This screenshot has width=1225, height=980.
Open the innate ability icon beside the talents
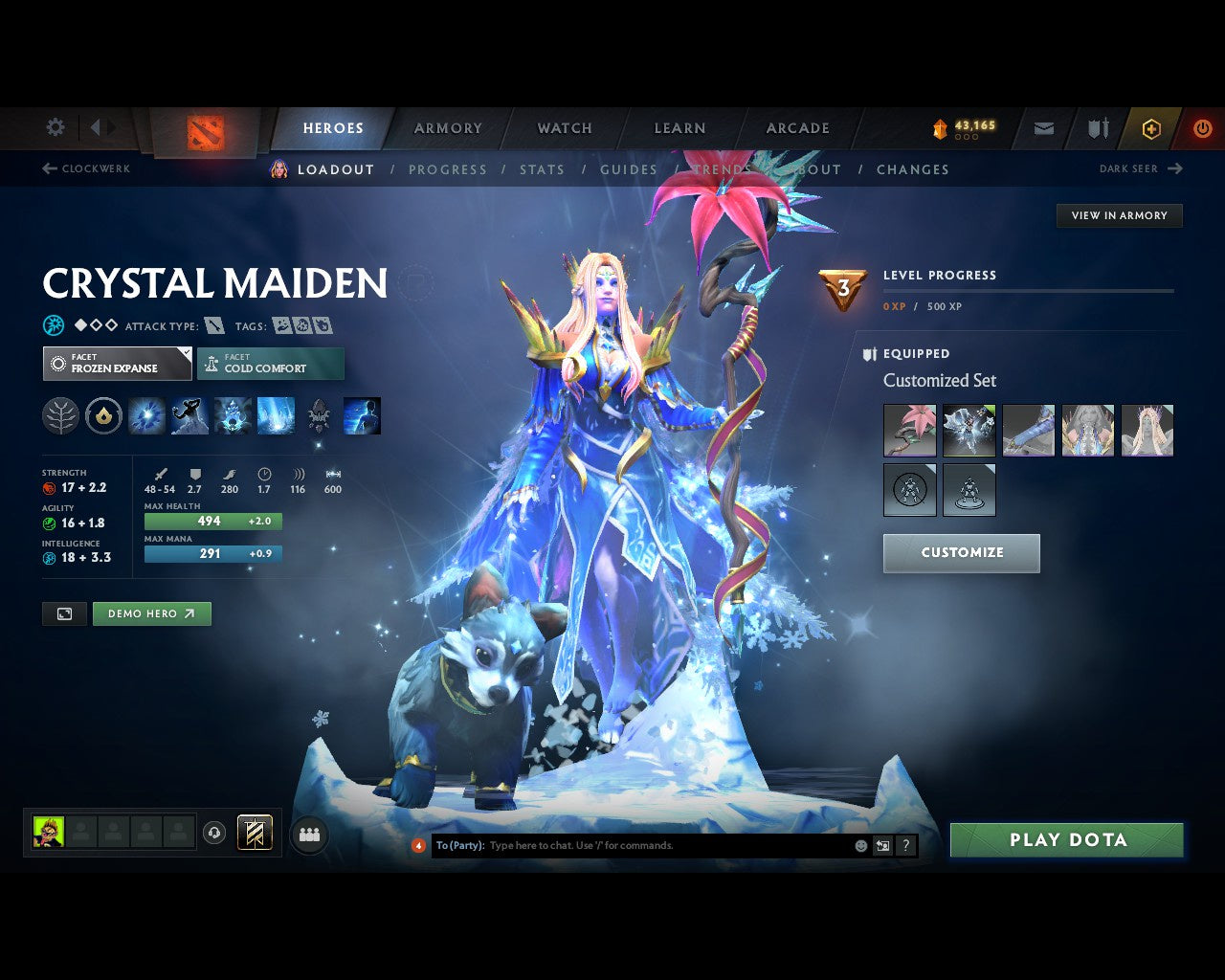103,415
